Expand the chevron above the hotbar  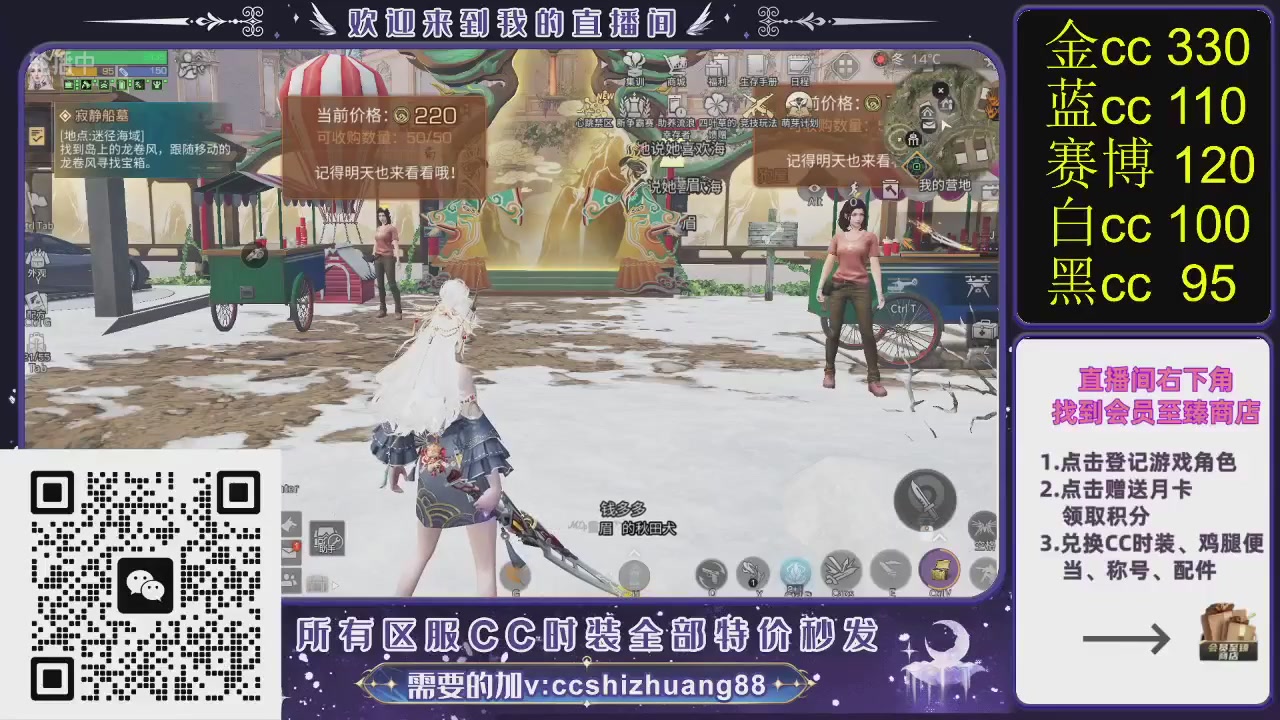(633, 551)
